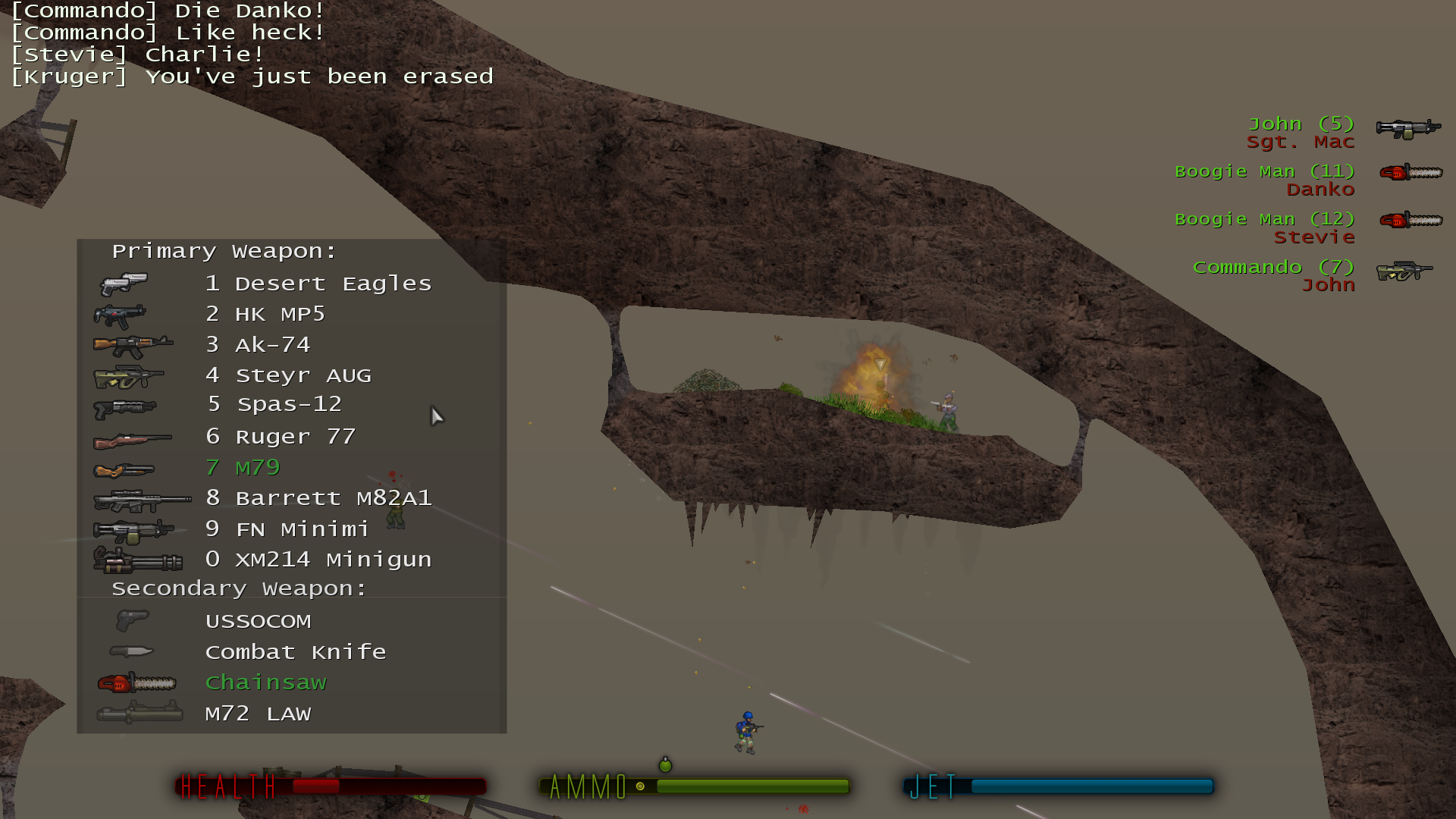Choose the Chainsaw secondary weapon
Image resolution: width=1456 pixels, height=819 pixels.
point(265,683)
